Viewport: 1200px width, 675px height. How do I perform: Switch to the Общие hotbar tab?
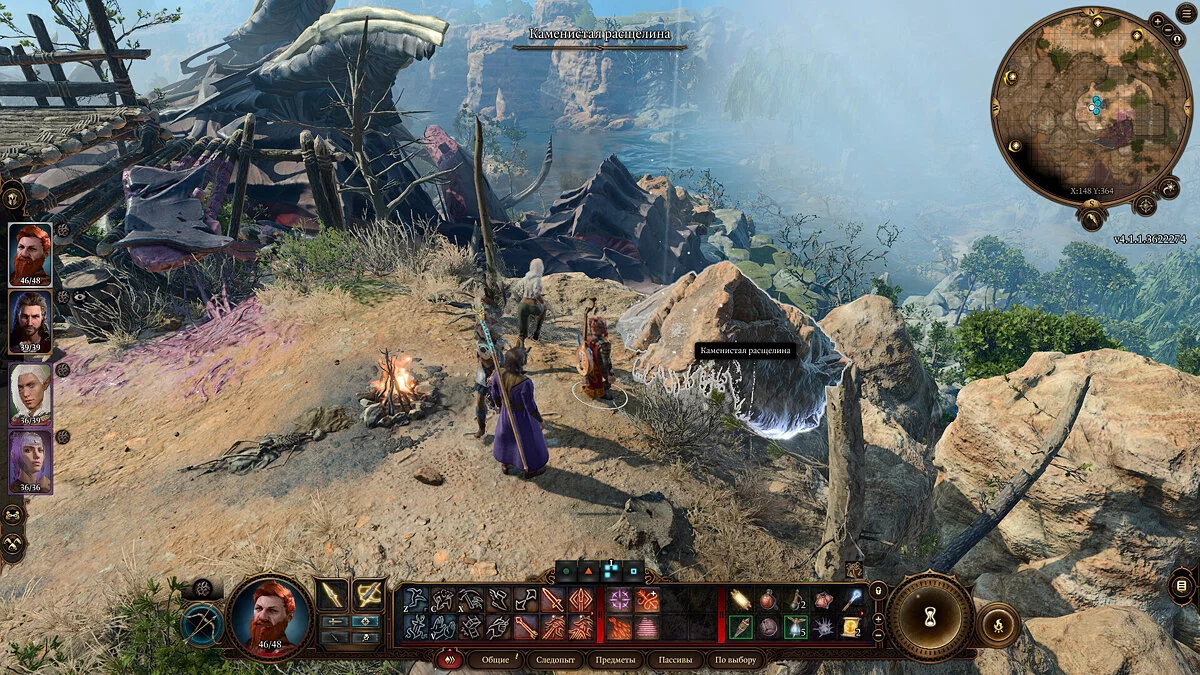click(x=495, y=660)
